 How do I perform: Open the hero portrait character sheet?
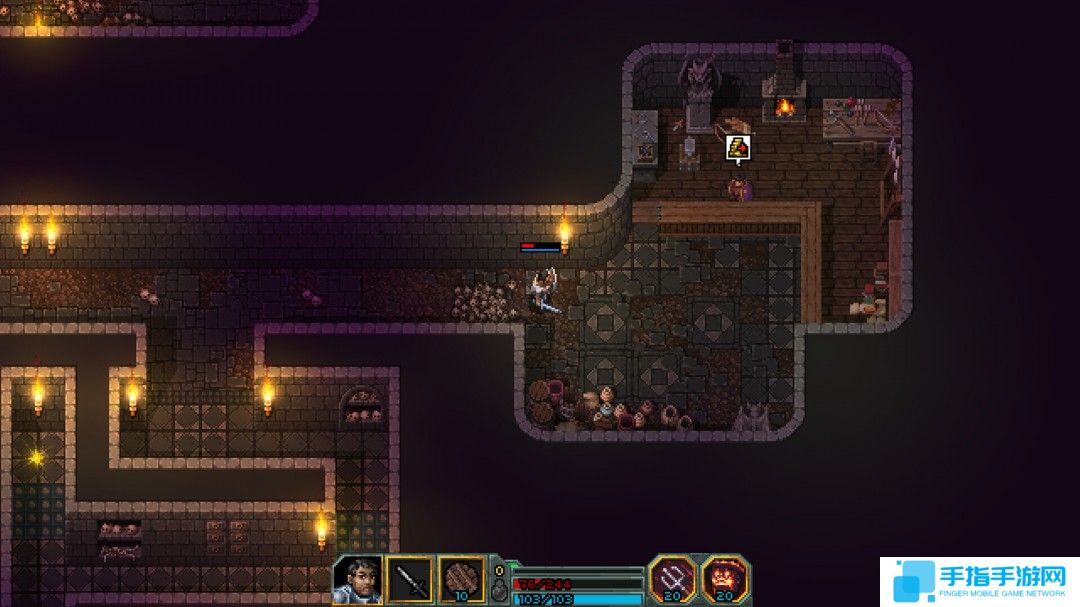coord(357,580)
